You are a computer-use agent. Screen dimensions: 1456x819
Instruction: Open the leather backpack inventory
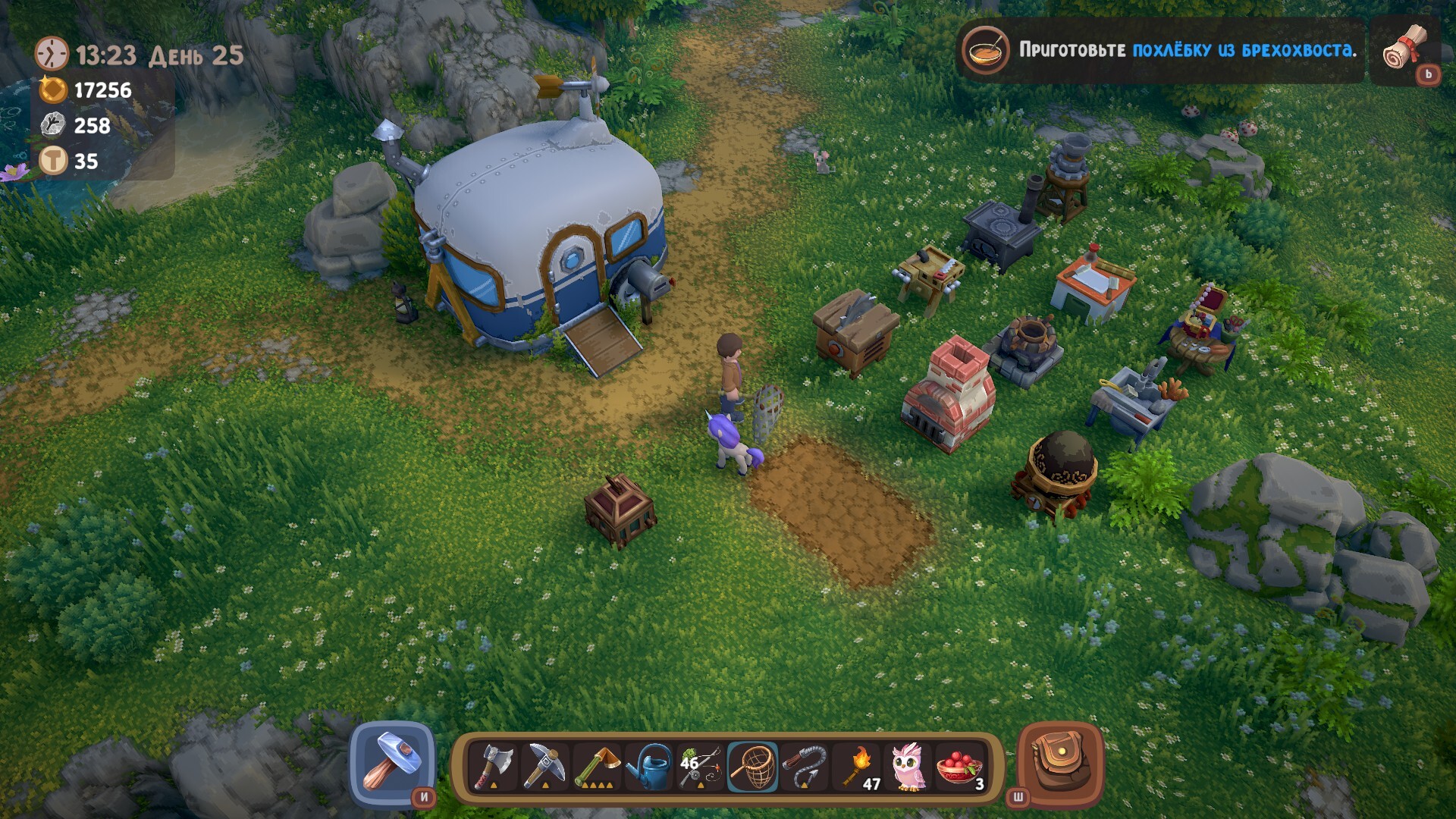pos(1059,762)
